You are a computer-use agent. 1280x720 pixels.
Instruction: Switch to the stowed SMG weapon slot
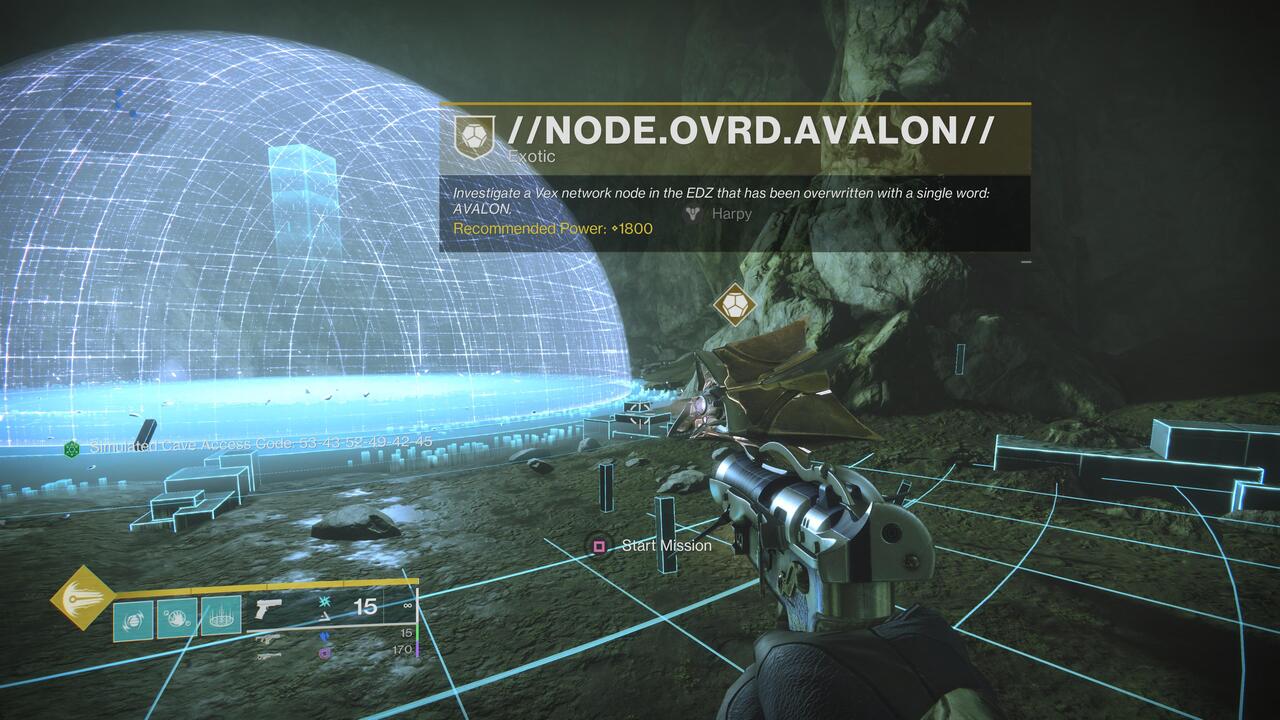pos(269,637)
